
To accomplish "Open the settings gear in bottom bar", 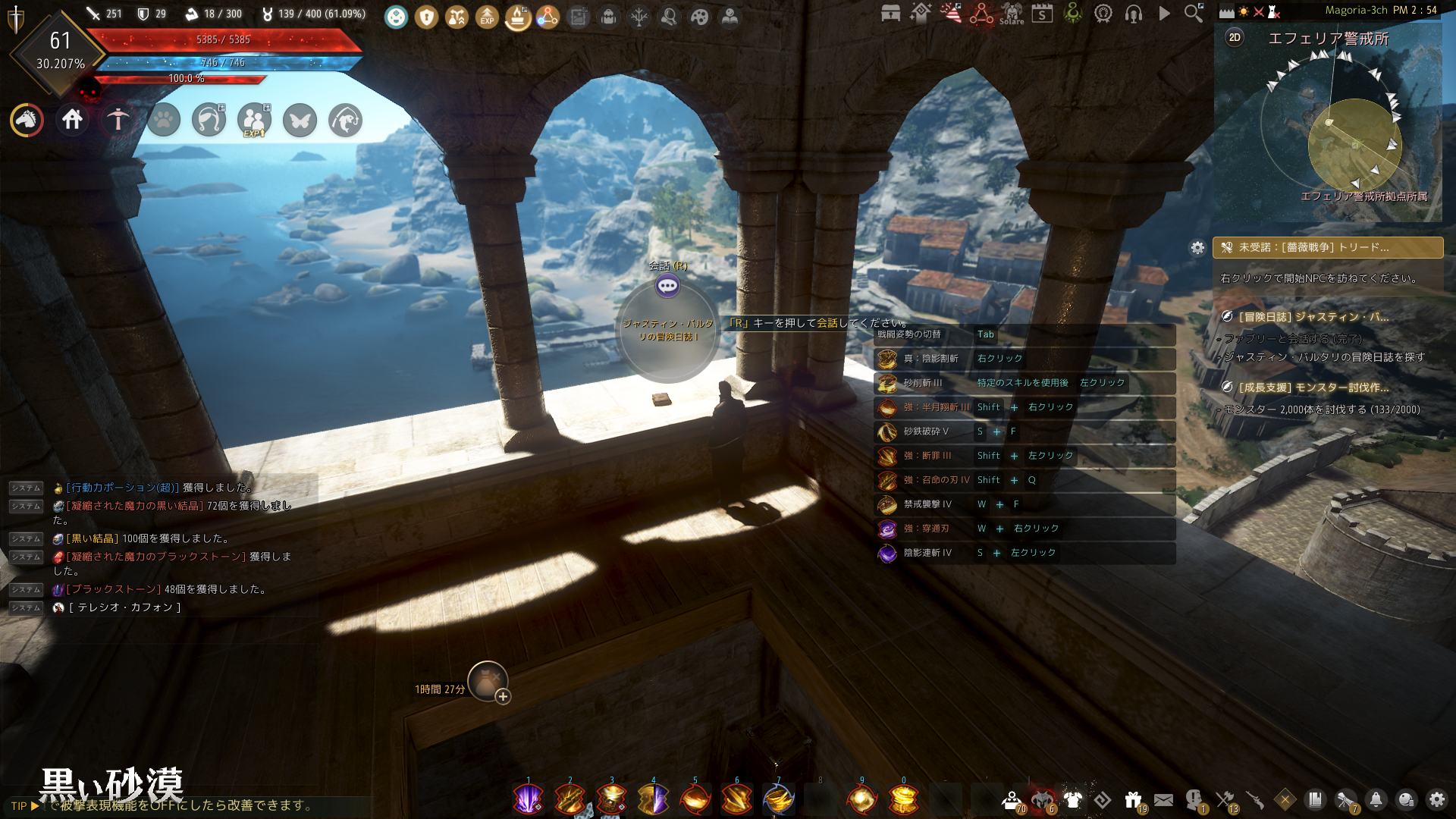I will [x=1436, y=799].
